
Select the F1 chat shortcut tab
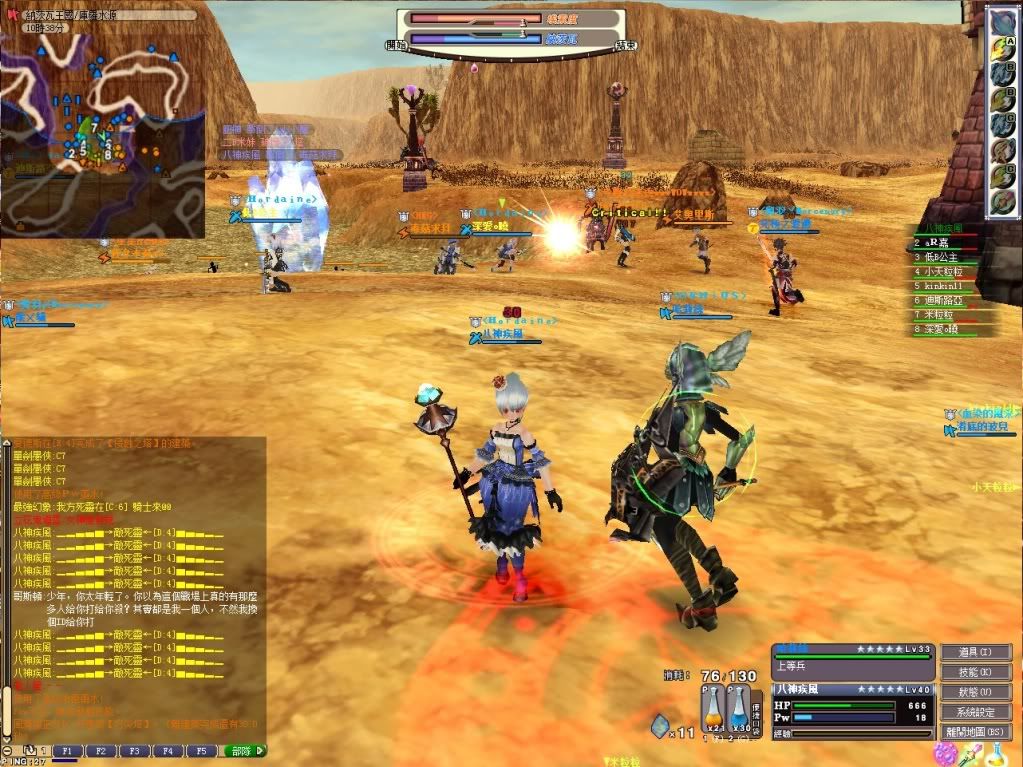tap(67, 750)
